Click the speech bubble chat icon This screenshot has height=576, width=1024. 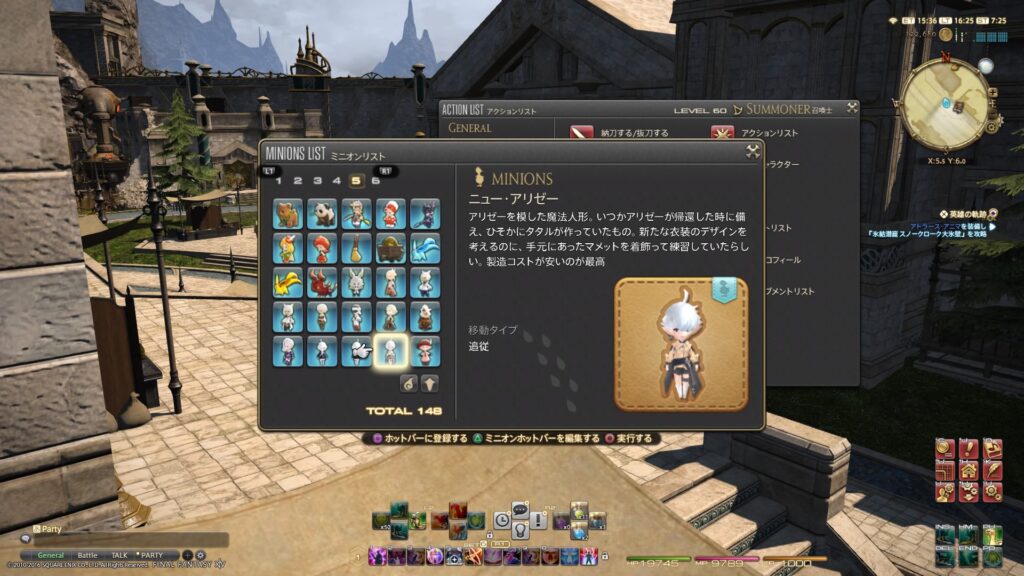[x=520, y=509]
